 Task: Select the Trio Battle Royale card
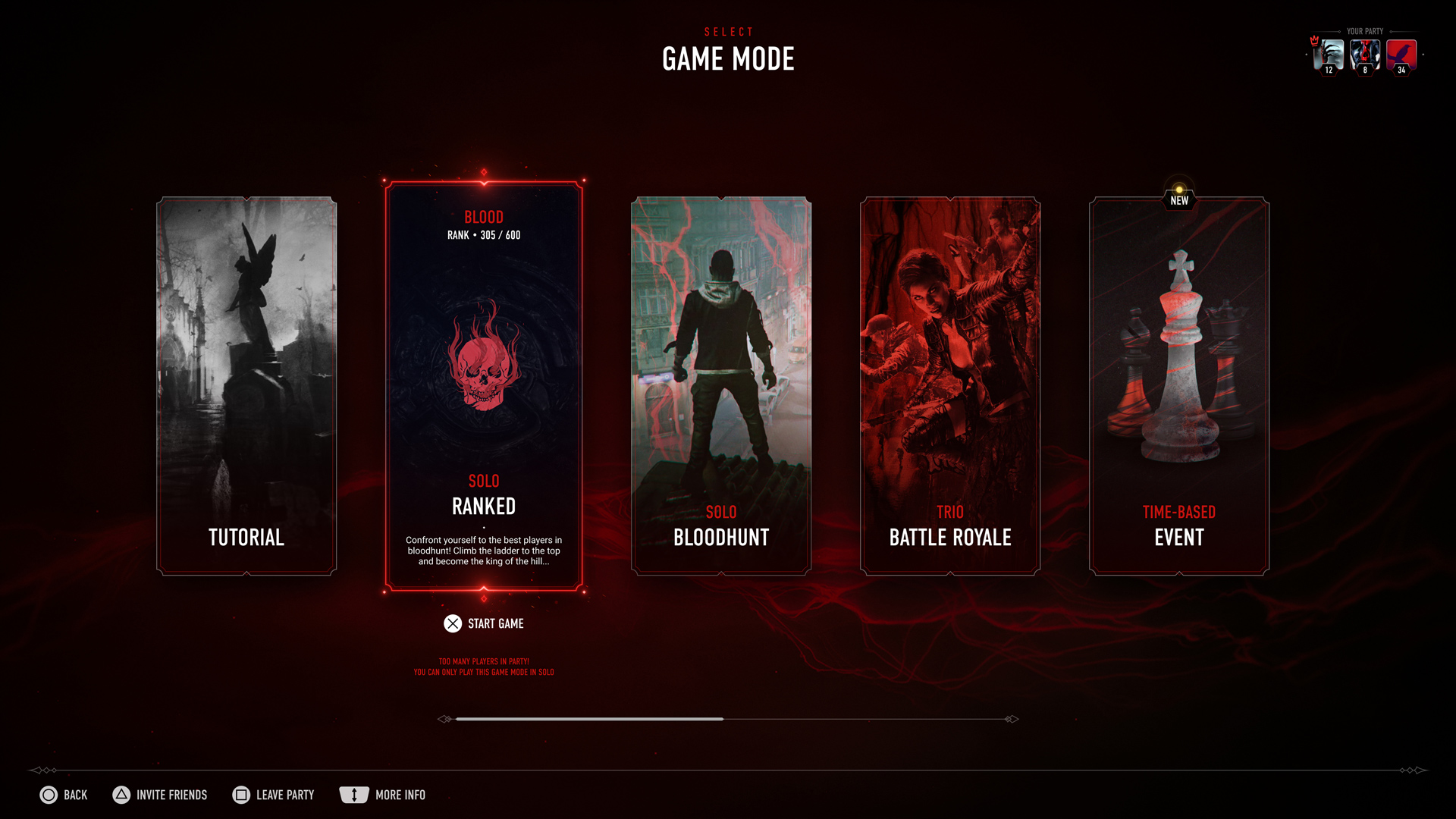click(950, 385)
